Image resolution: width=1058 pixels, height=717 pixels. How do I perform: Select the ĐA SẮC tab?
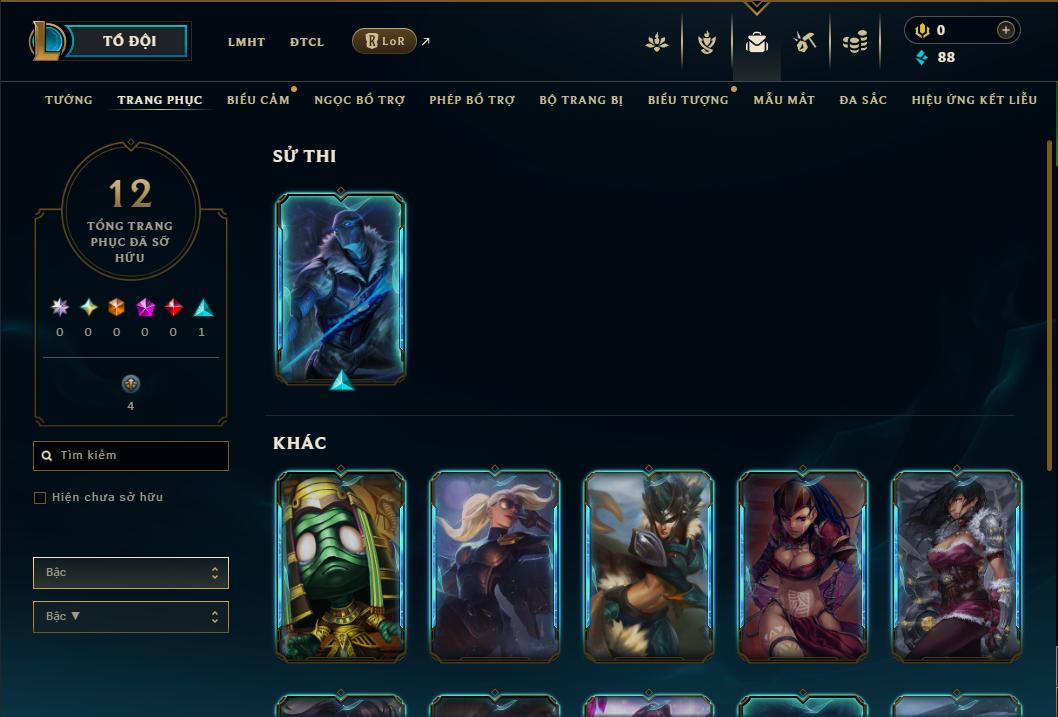pyautogui.click(x=863, y=100)
